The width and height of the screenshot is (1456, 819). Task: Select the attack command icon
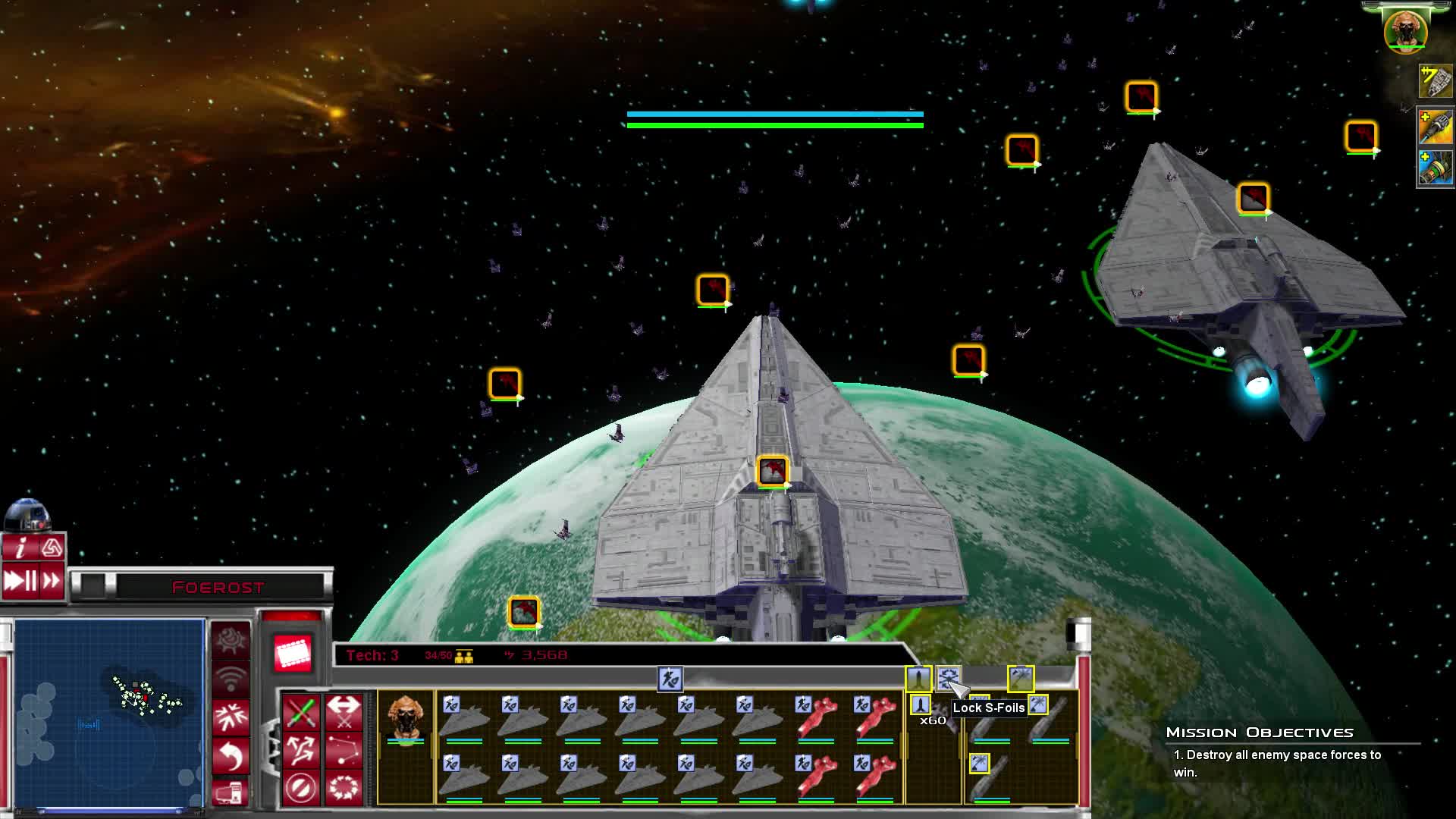(301, 711)
